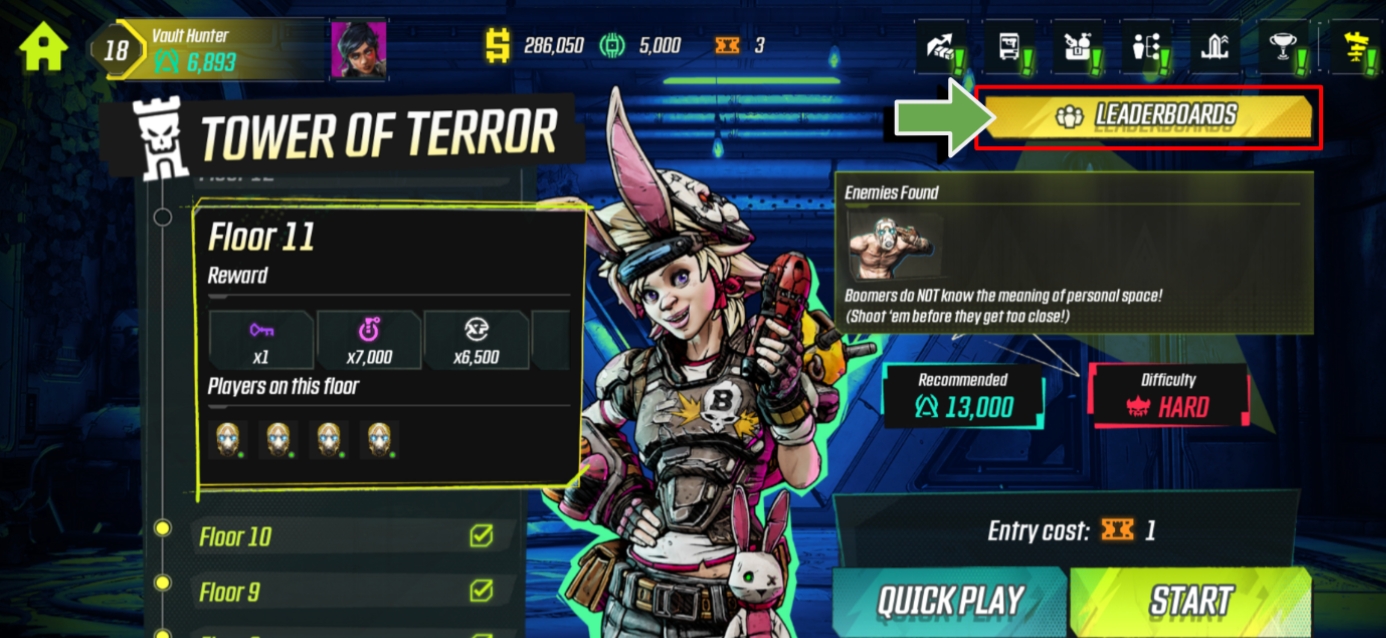
Task: Tap the dollar cash balance icon
Action: click(x=497, y=46)
